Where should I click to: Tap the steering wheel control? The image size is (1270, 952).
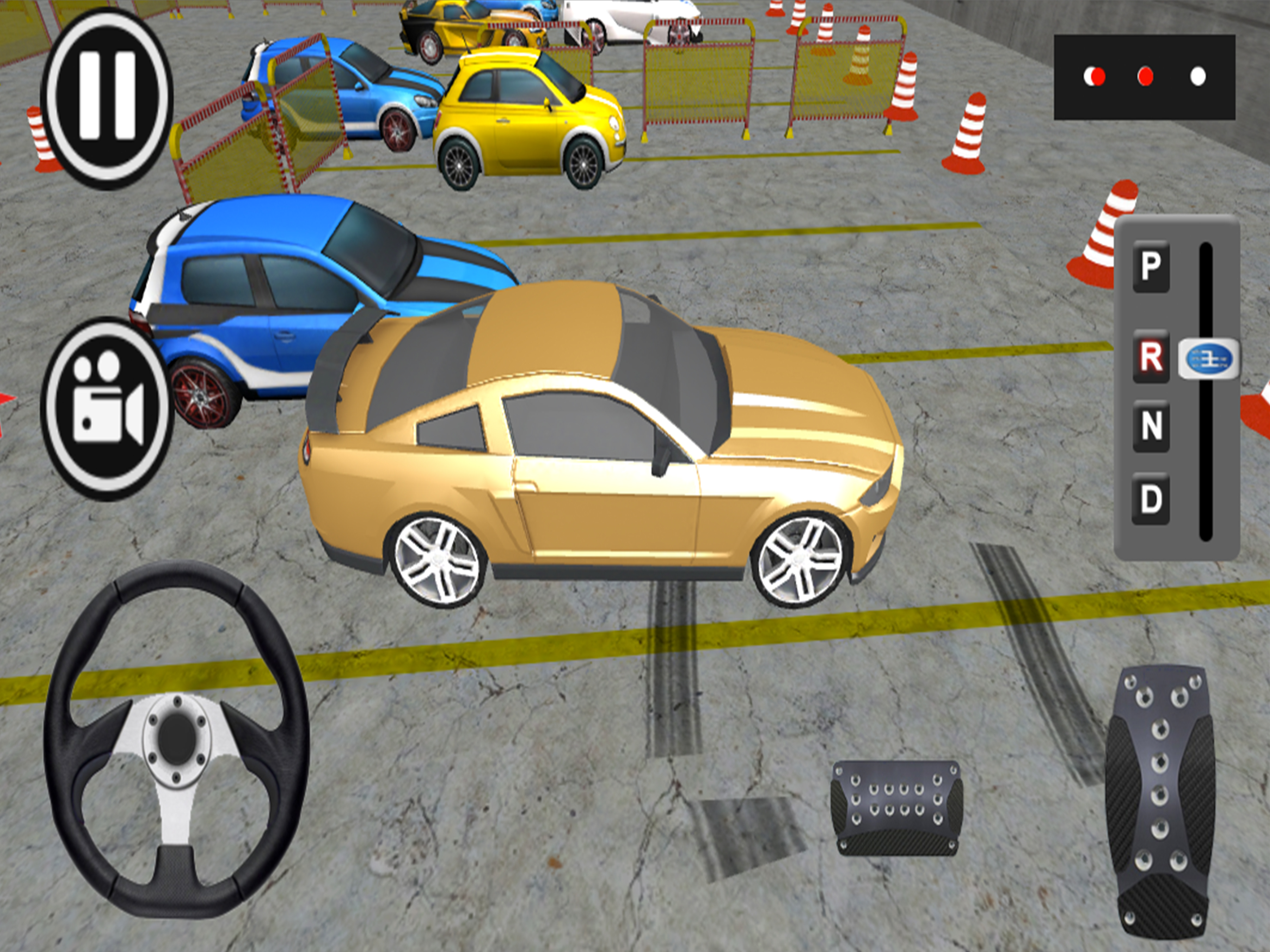[176, 739]
